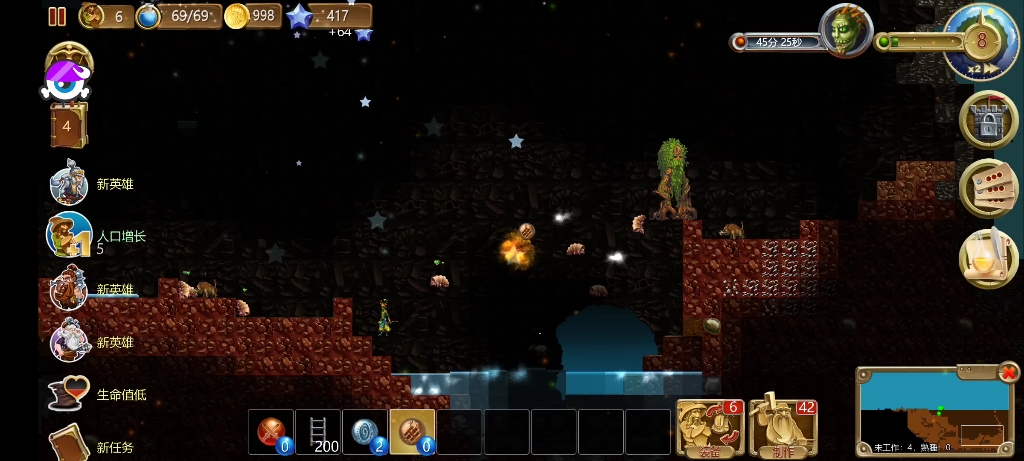Choose the highlighted wooden shield hotbar slot
This screenshot has height=461, width=1024.
412,432
